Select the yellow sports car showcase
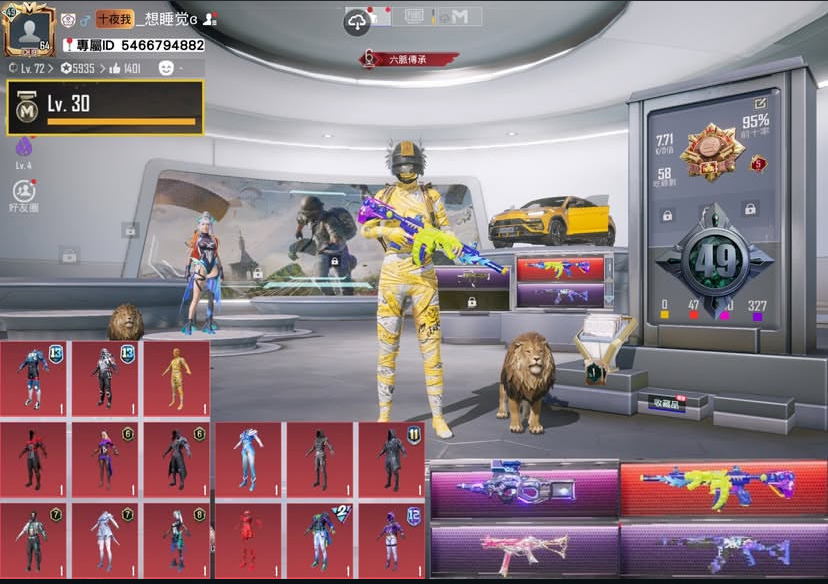Viewport: 828px width, 584px height. click(x=551, y=220)
